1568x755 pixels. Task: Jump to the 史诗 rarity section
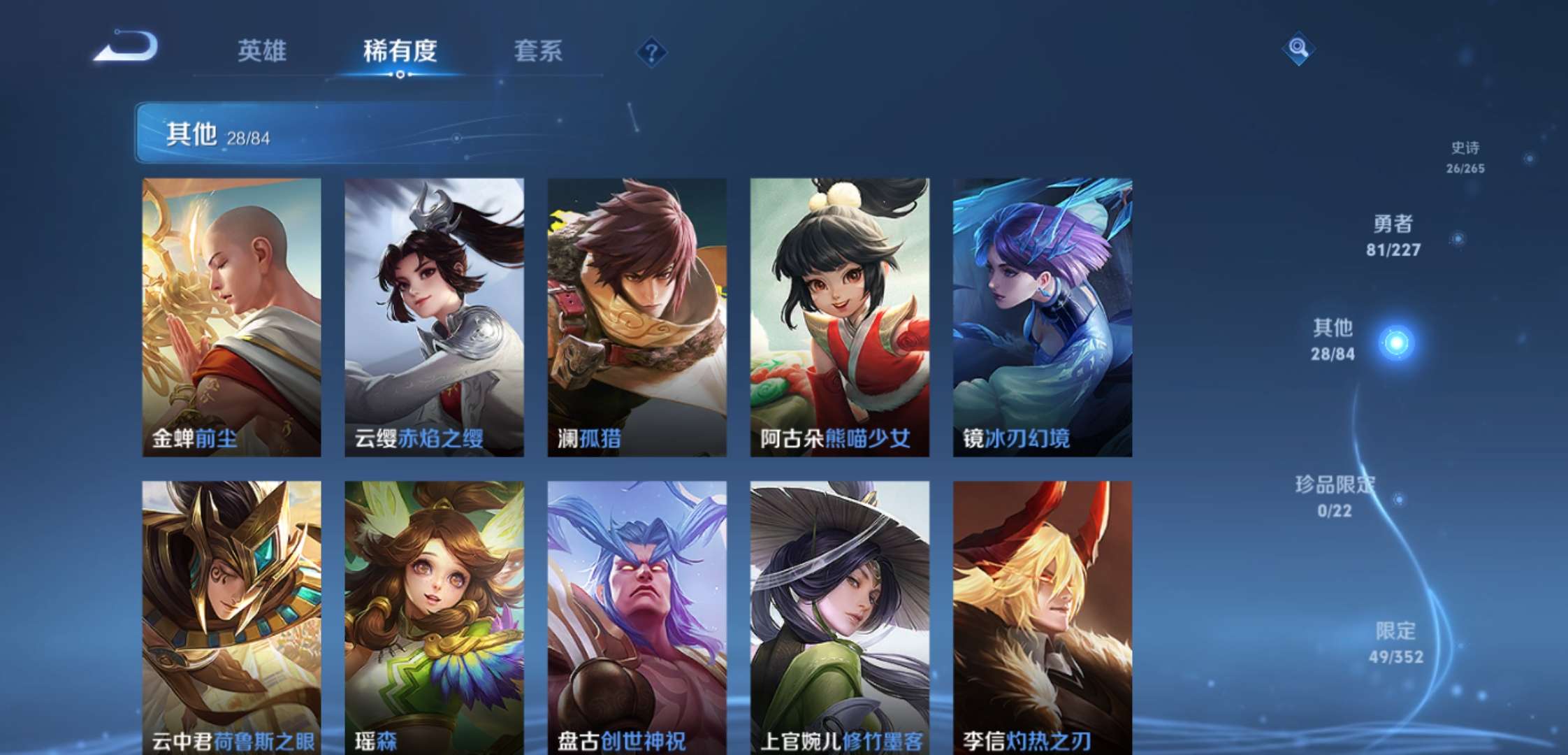tap(1465, 157)
